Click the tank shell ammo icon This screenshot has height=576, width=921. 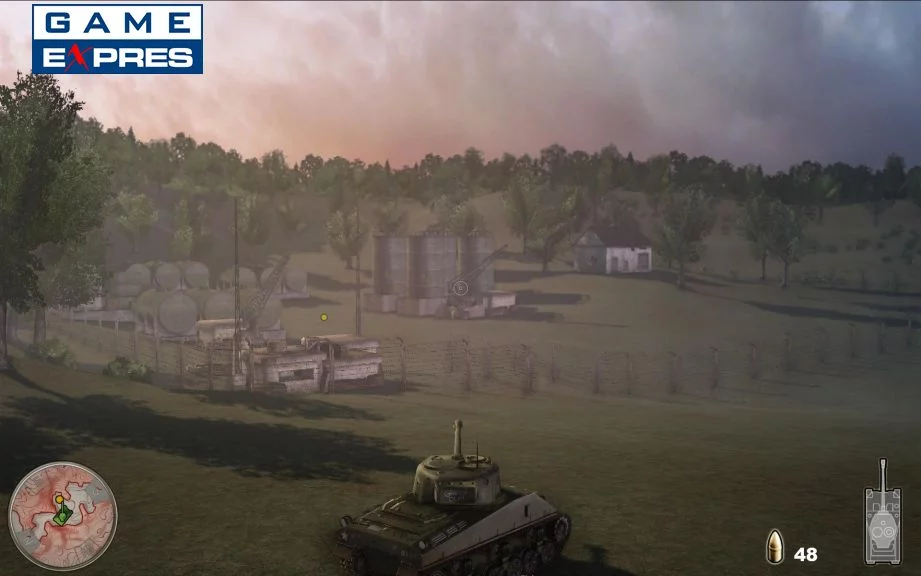(x=775, y=547)
